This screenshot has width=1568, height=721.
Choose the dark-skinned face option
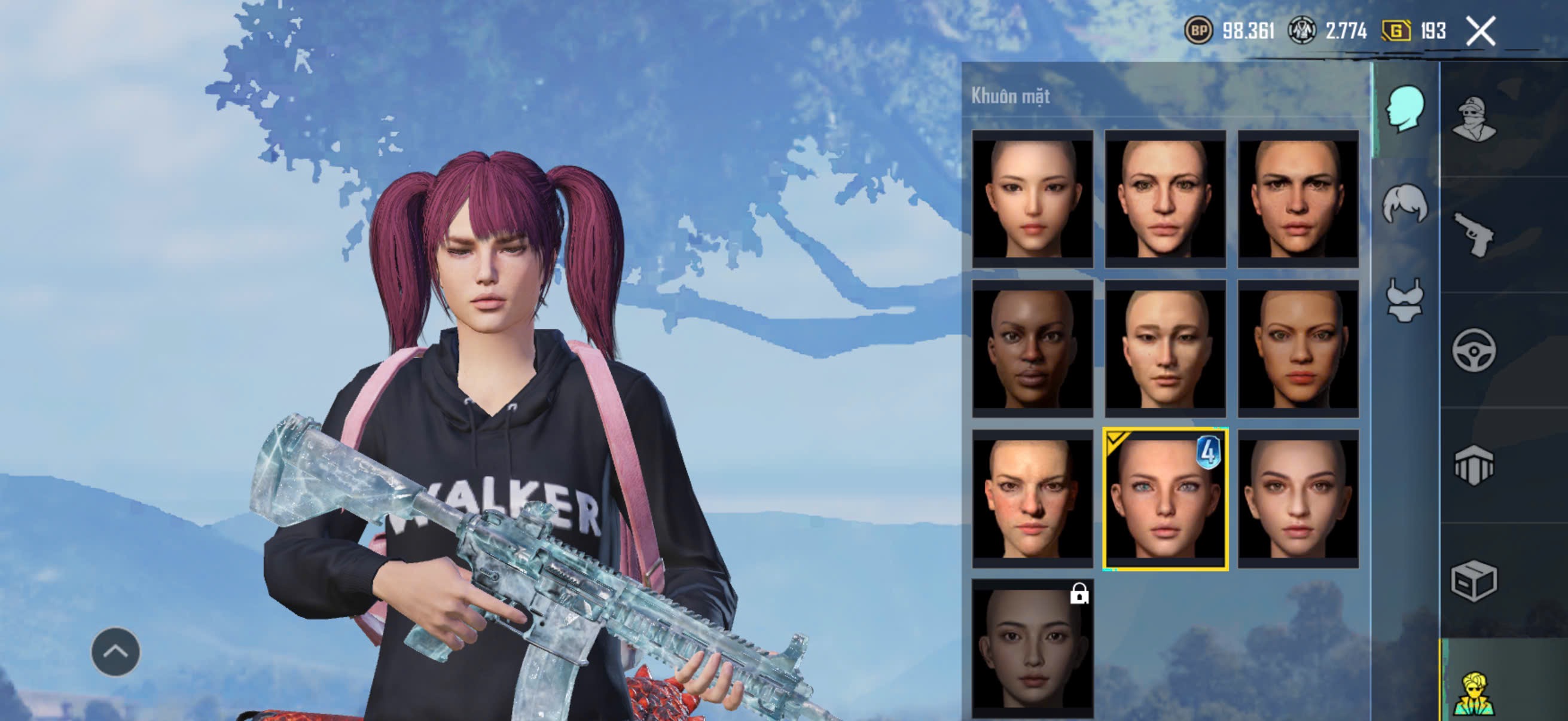(1032, 349)
